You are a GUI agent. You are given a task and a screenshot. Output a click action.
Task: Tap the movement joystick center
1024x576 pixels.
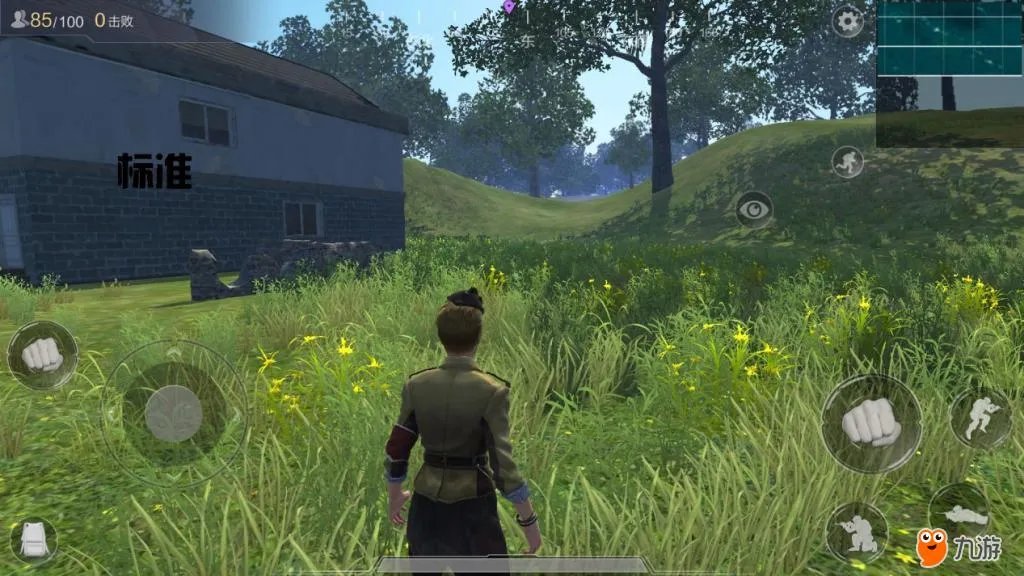174,413
